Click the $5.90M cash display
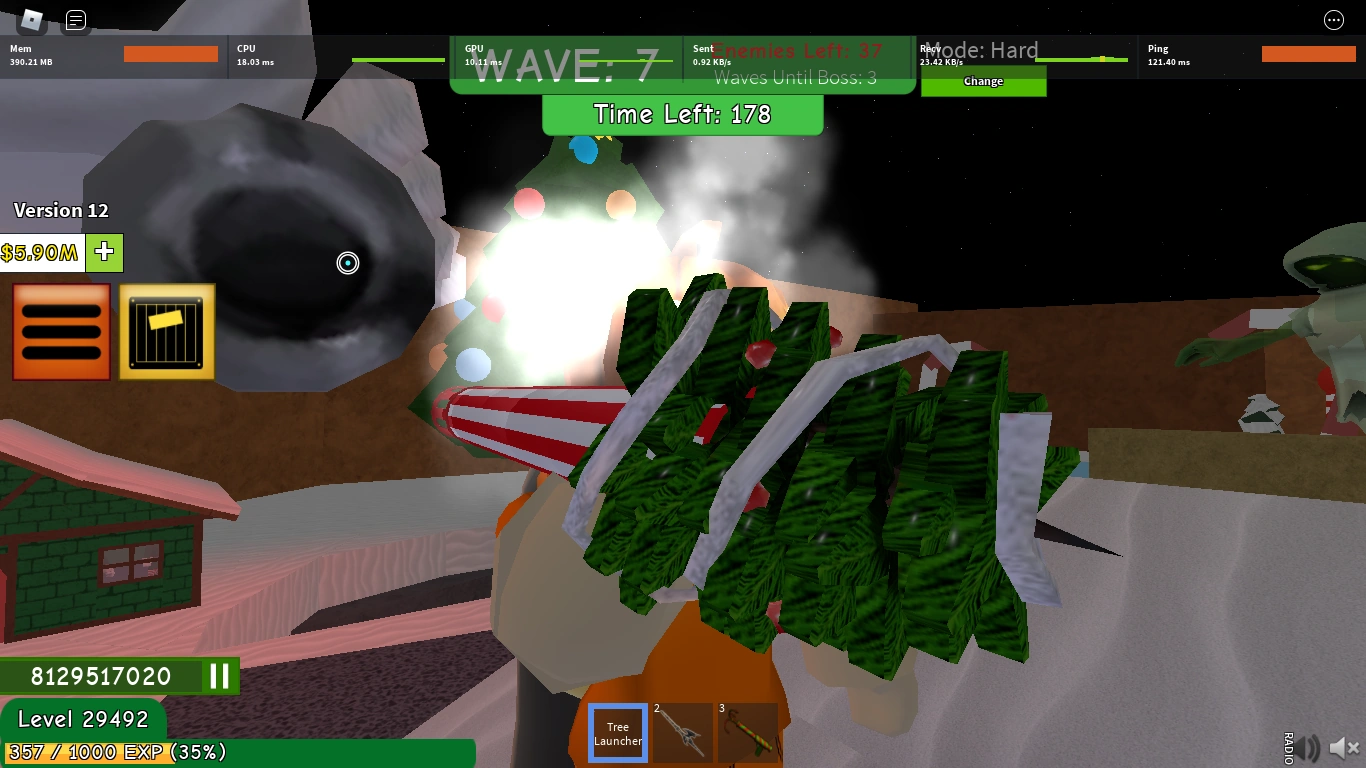 click(41, 253)
